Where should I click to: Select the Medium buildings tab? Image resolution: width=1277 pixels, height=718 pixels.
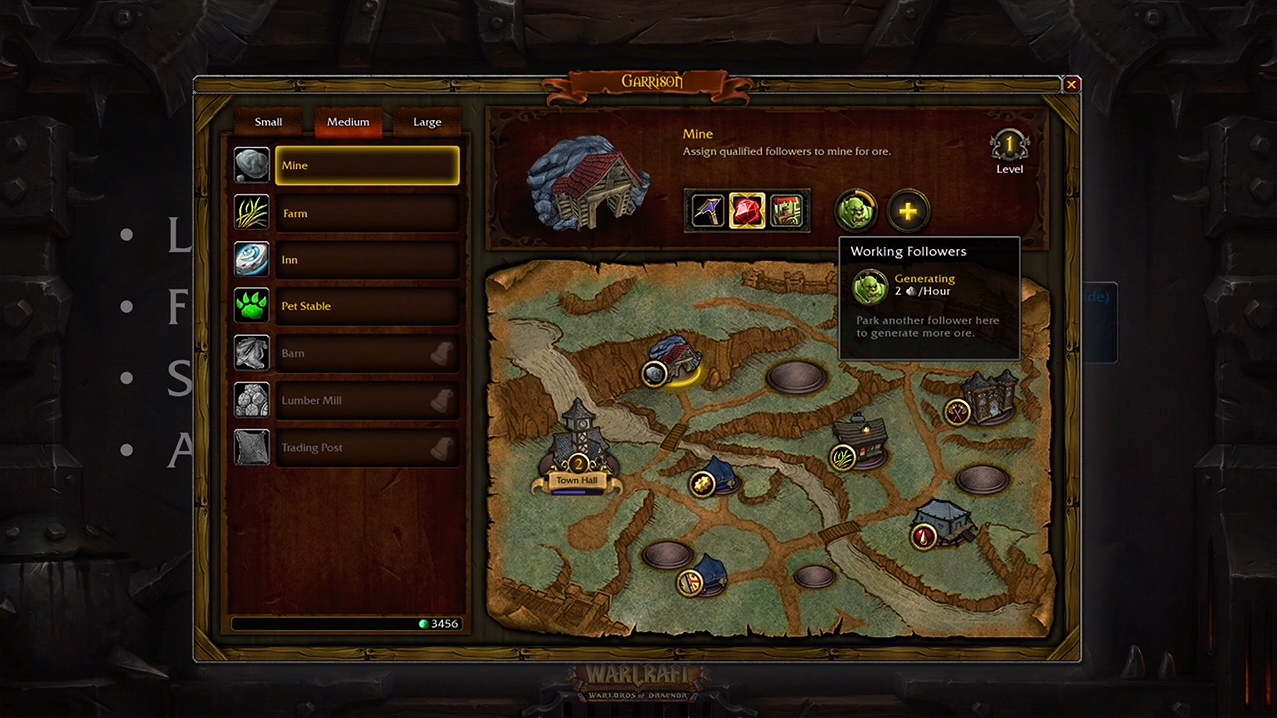coord(348,122)
